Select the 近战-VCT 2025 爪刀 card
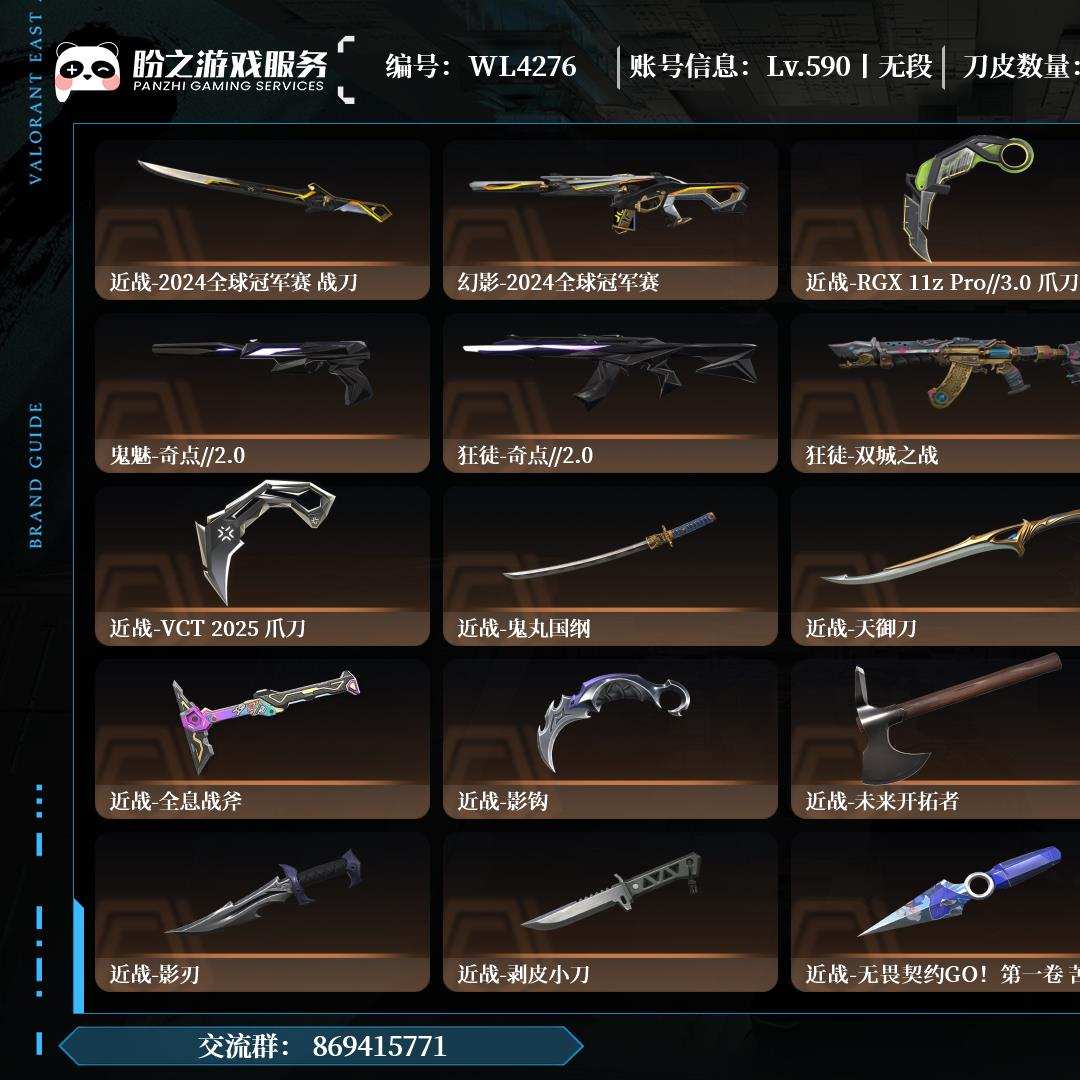Viewport: 1080px width, 1080px height. click(262, 566)
